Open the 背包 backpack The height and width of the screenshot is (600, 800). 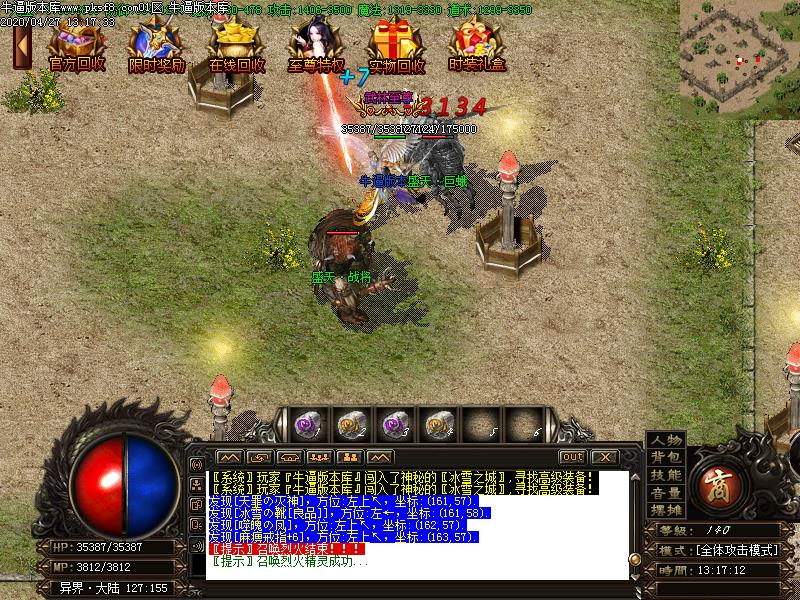[x=666, y=457]
